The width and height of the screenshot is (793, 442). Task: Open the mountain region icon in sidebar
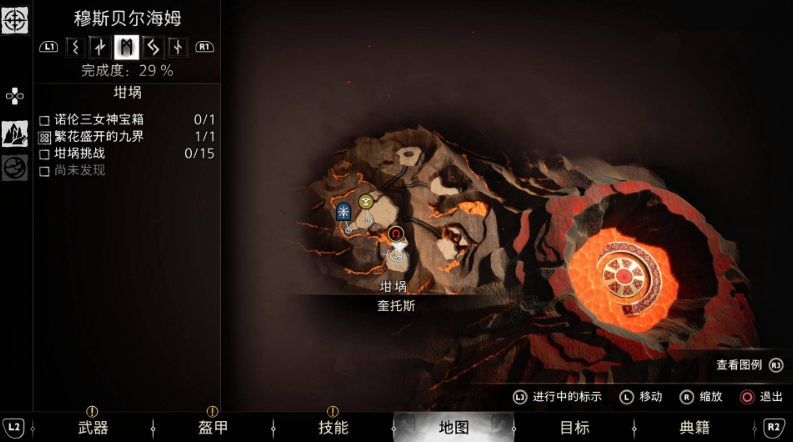tap(15, 133)
